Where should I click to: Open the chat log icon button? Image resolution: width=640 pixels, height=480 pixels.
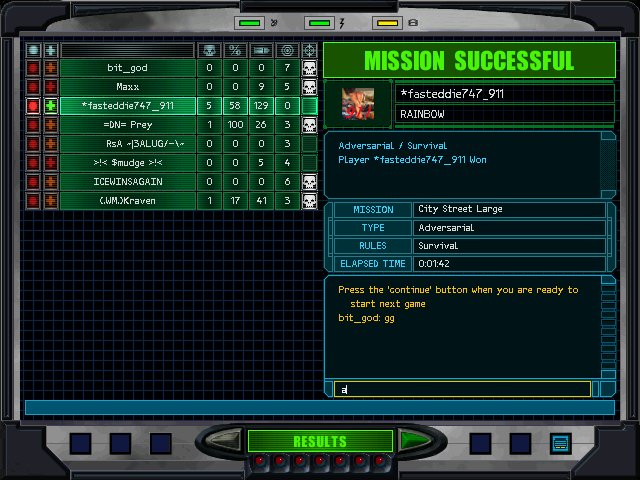560,442
